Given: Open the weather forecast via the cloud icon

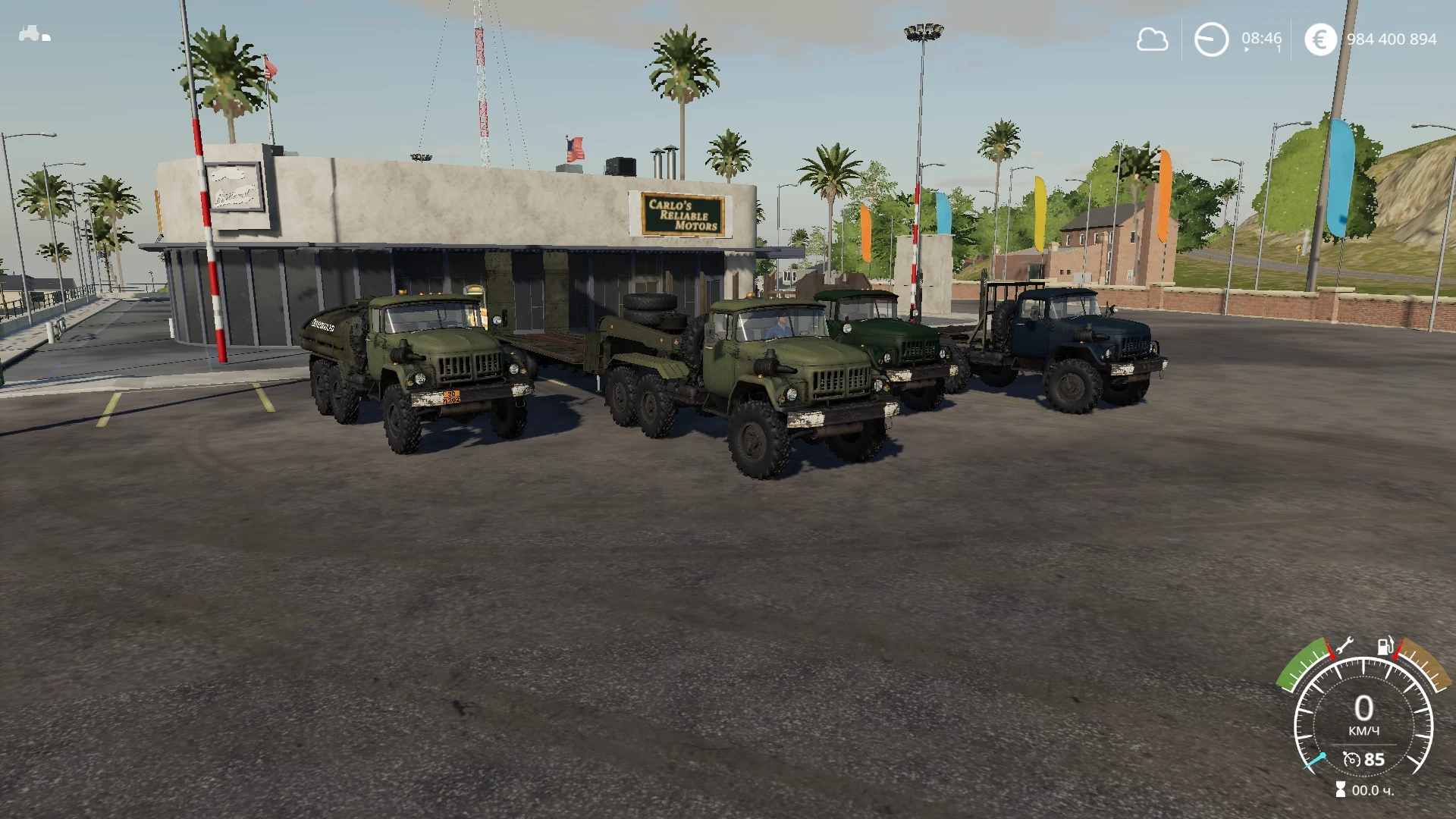Looking at the screenshot, I should click(1153, 40).
